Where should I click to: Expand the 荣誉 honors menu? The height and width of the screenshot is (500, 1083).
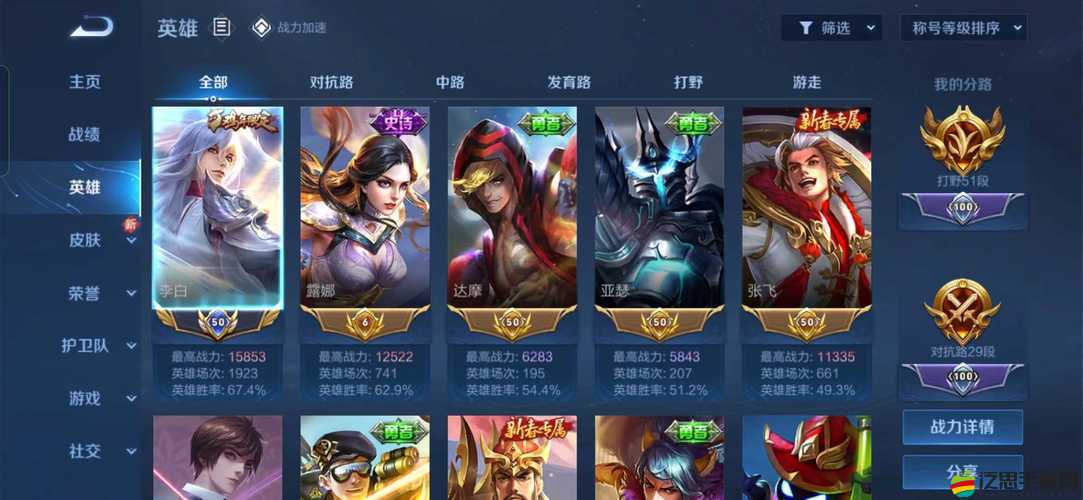(x=98, y=293)
